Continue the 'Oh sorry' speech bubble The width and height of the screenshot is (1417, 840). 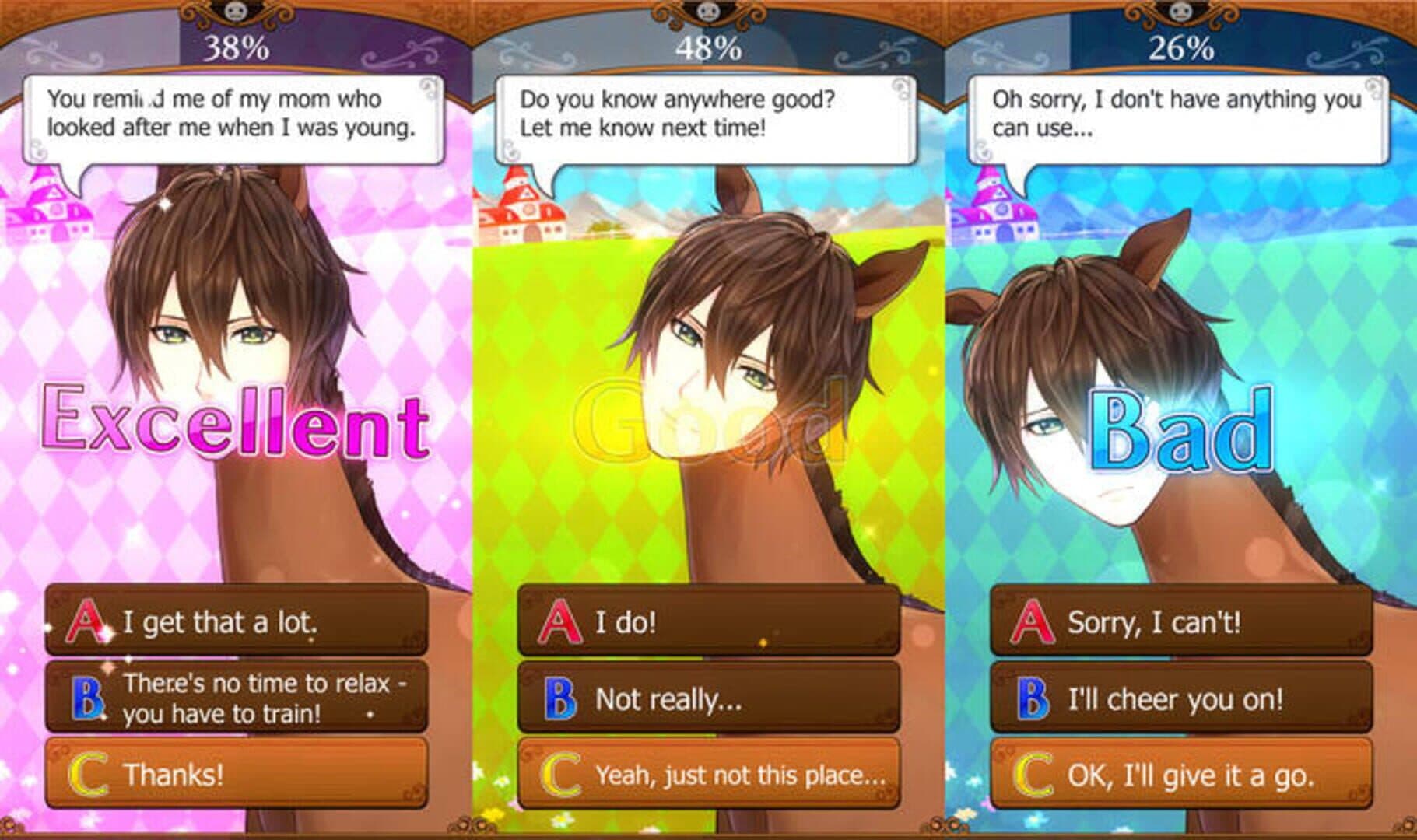pos(1178,118)
